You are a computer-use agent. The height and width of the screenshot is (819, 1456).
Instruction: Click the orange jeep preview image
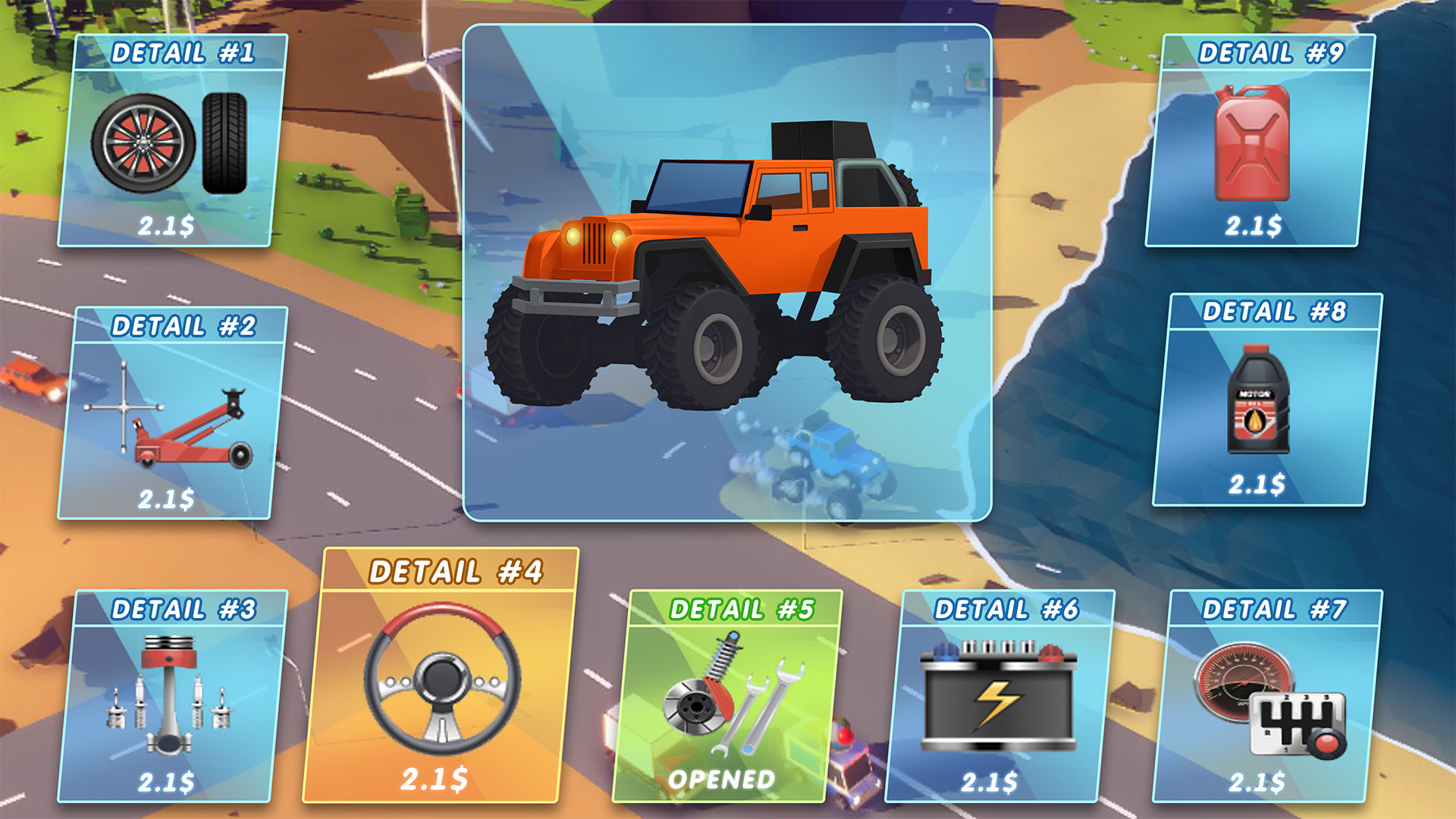point(728,273)
